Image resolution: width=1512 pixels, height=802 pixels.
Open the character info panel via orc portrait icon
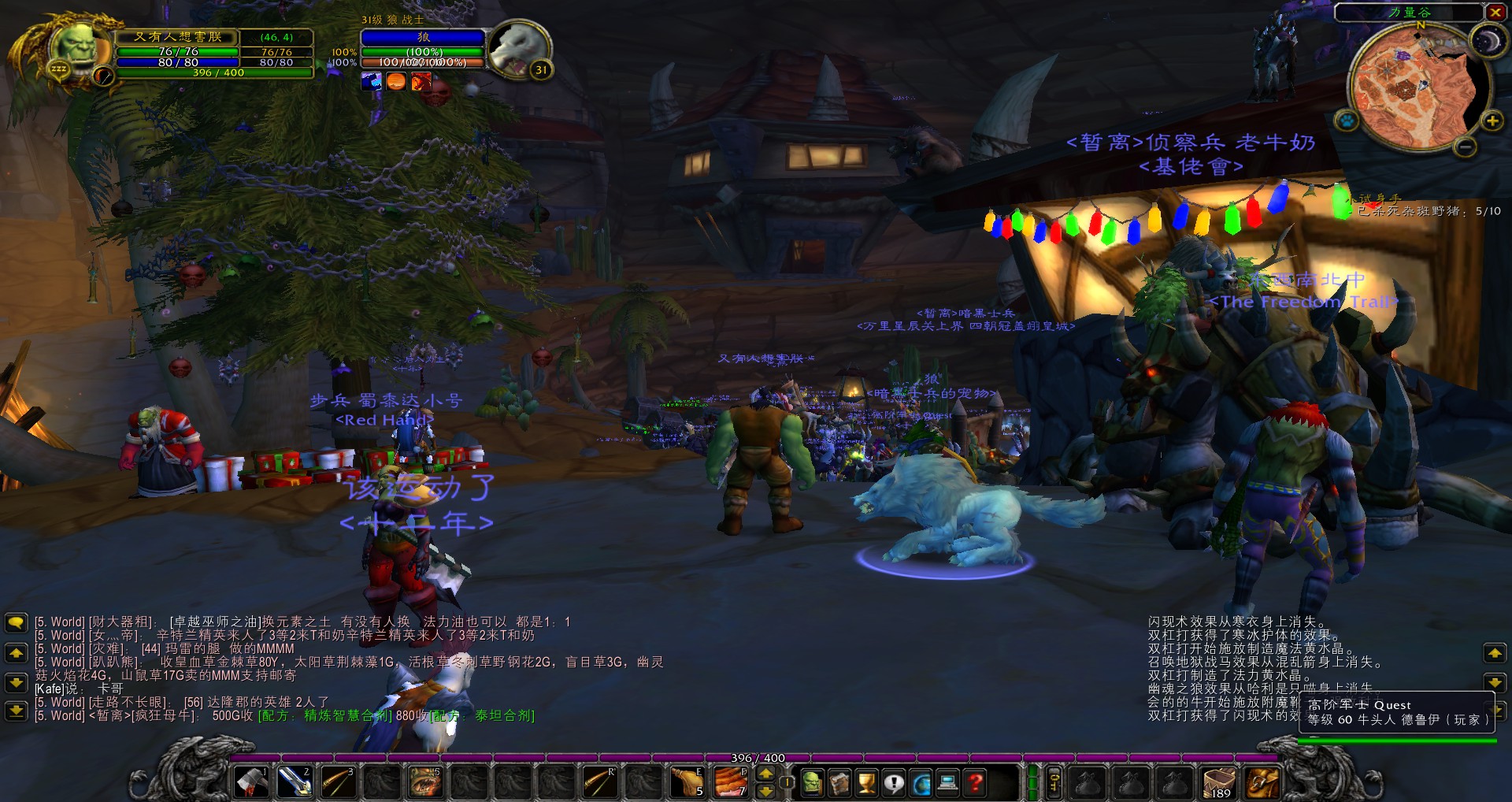click(812, 782)
